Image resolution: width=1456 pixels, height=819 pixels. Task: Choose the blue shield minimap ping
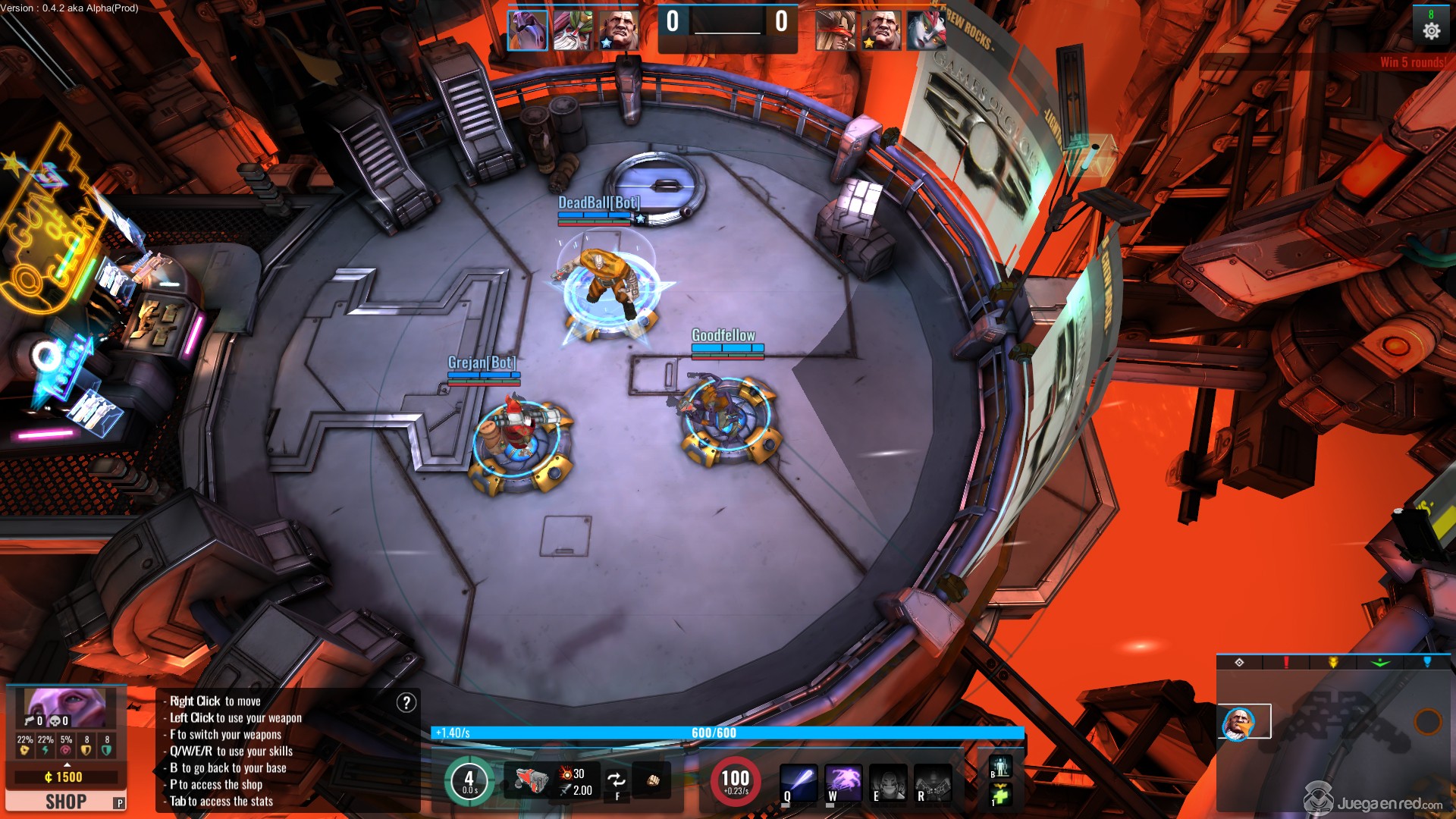pyautogui.click(x=1427, y=663)
